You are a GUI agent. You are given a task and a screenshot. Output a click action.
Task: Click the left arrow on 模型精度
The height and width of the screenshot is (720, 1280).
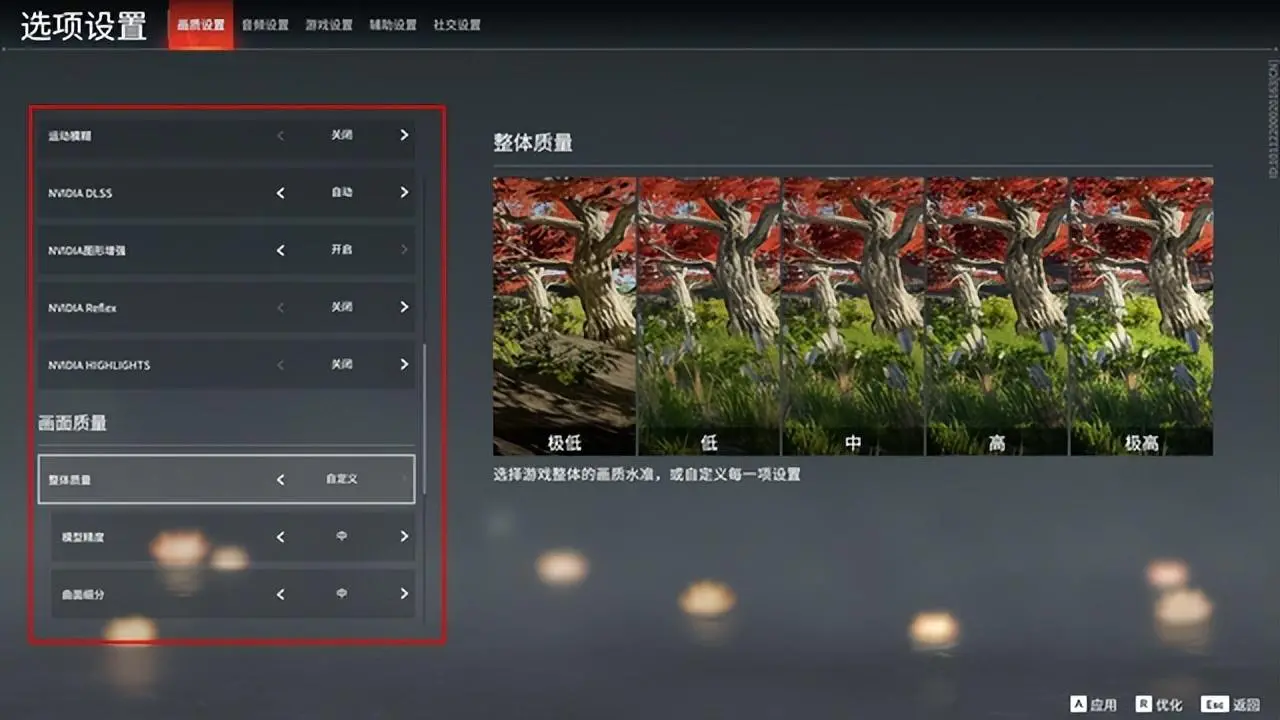click(281, 536)
